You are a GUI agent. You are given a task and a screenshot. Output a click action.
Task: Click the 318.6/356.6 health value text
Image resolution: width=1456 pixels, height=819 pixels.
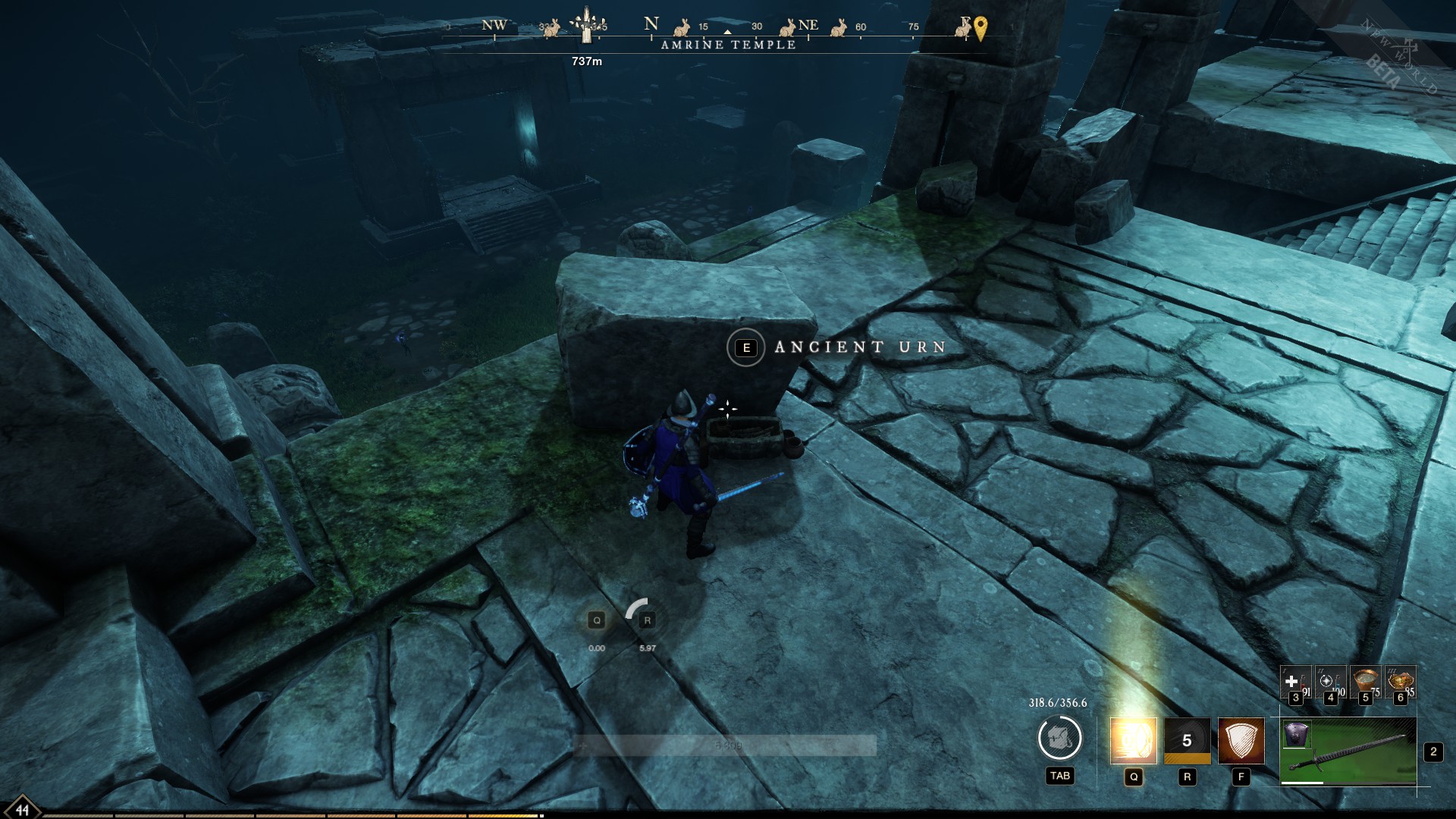(1057, 701)
